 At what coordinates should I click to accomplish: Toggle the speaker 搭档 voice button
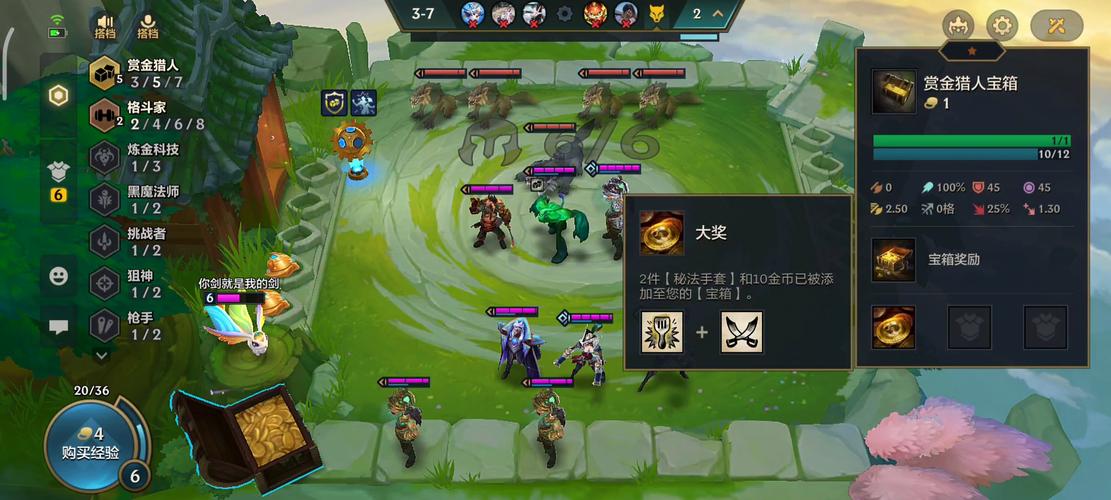click(105, 25)
